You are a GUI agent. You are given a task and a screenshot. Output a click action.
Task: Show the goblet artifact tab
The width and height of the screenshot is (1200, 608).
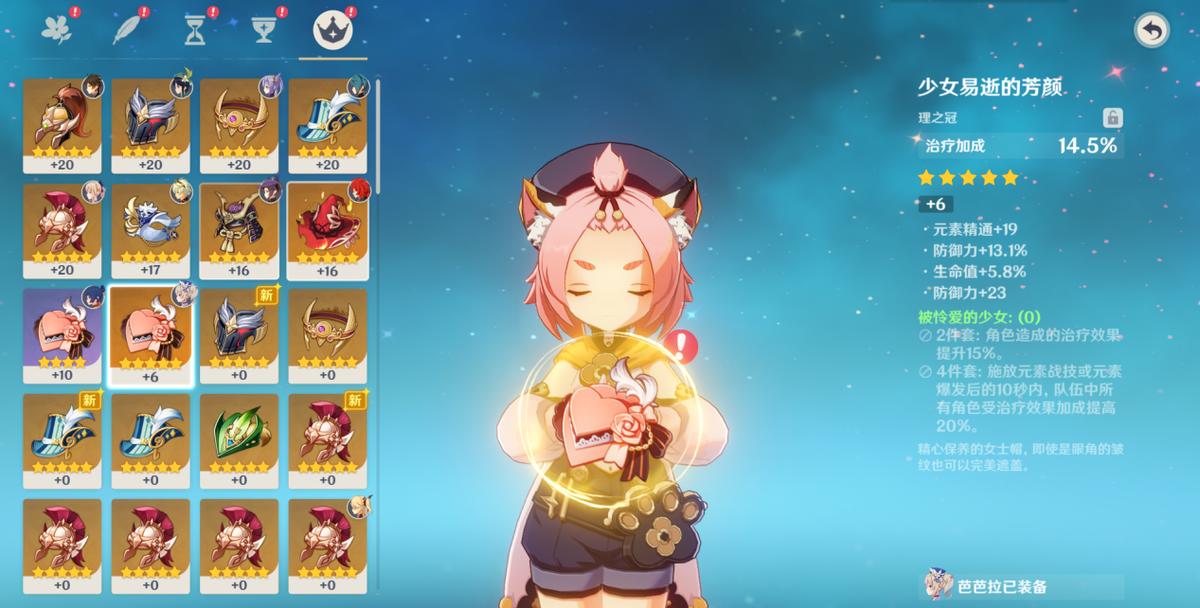tap(262, 29)
